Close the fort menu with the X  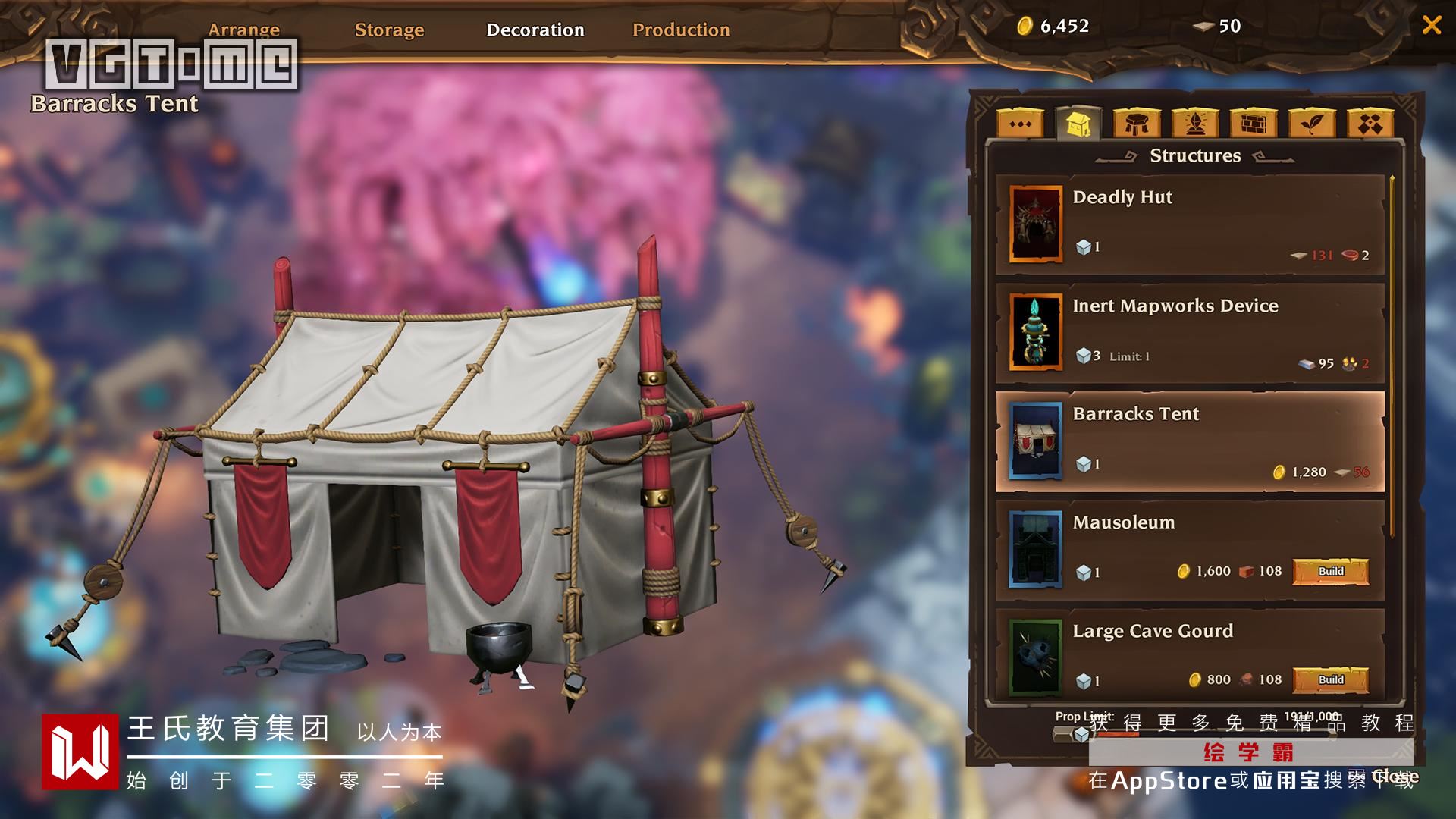[x=1431, y=26]
